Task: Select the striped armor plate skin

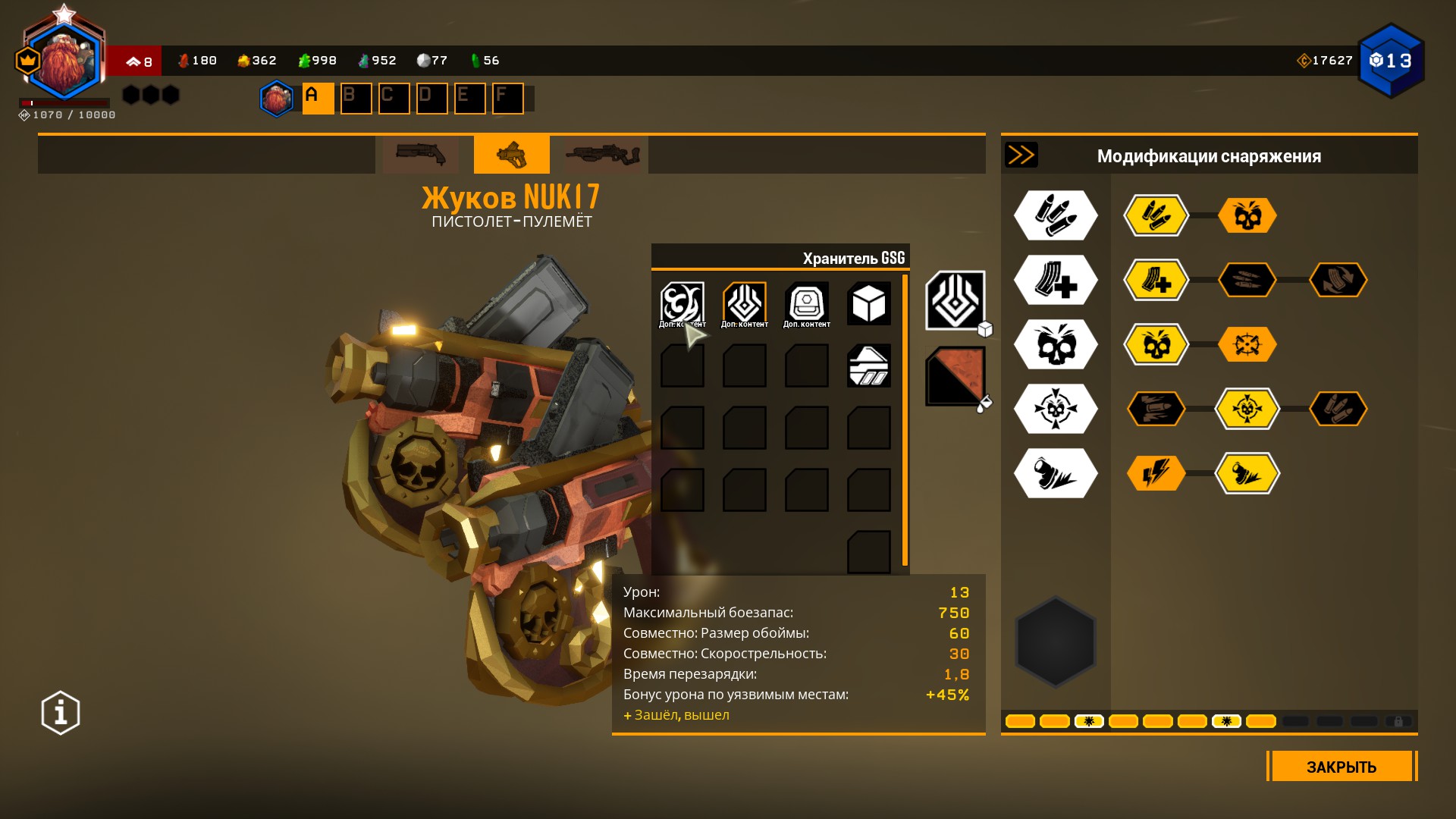Action: [868, 366]
